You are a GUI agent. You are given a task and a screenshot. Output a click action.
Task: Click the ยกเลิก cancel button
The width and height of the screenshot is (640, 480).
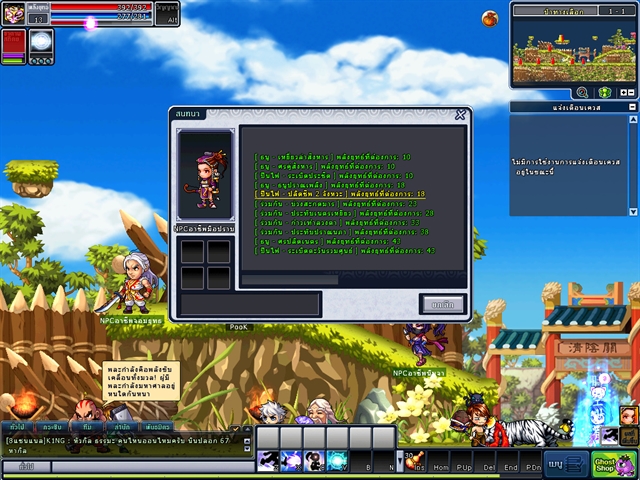tap(442, 304)
